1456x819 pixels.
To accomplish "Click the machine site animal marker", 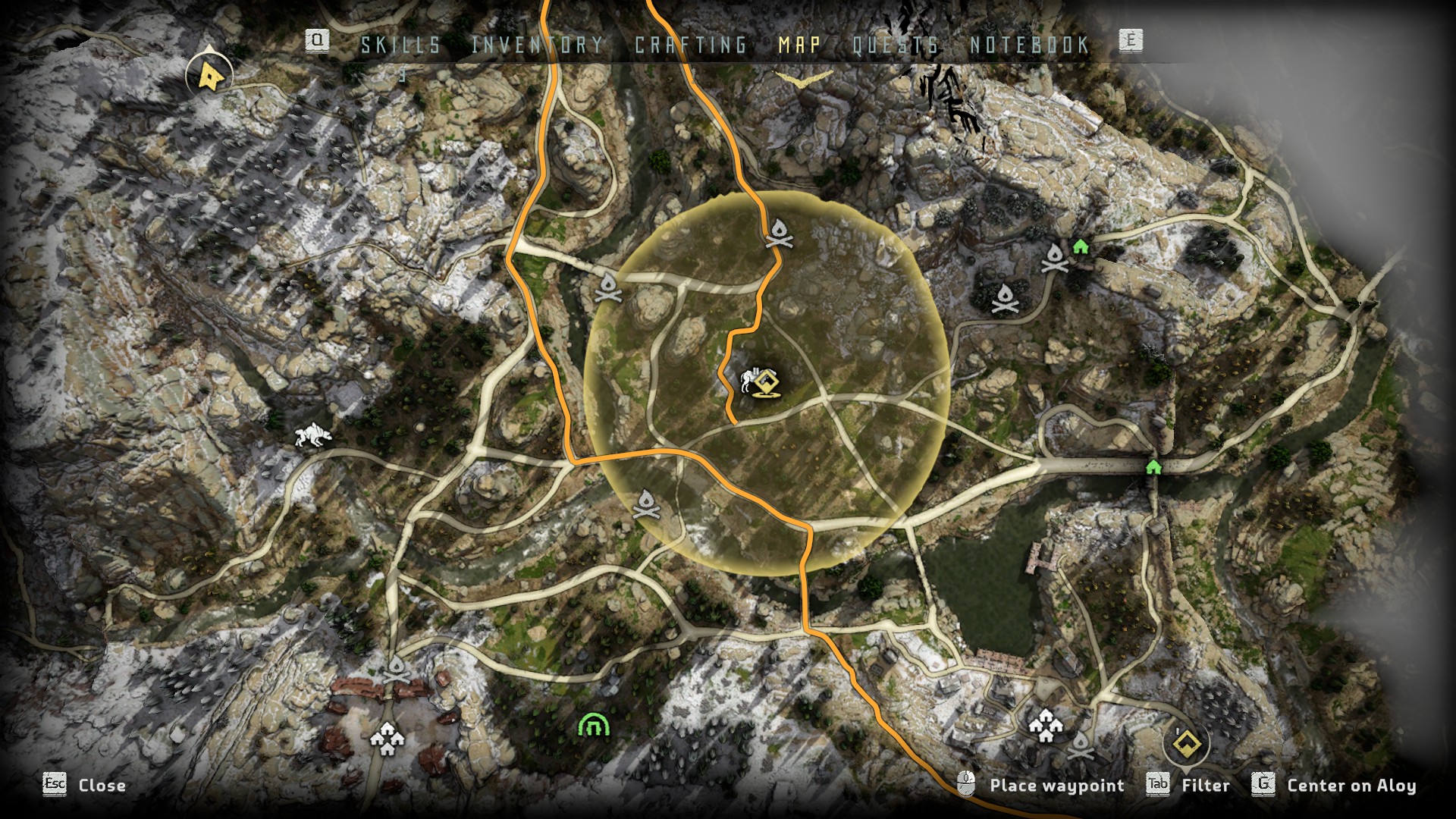I will click(312, 436).
